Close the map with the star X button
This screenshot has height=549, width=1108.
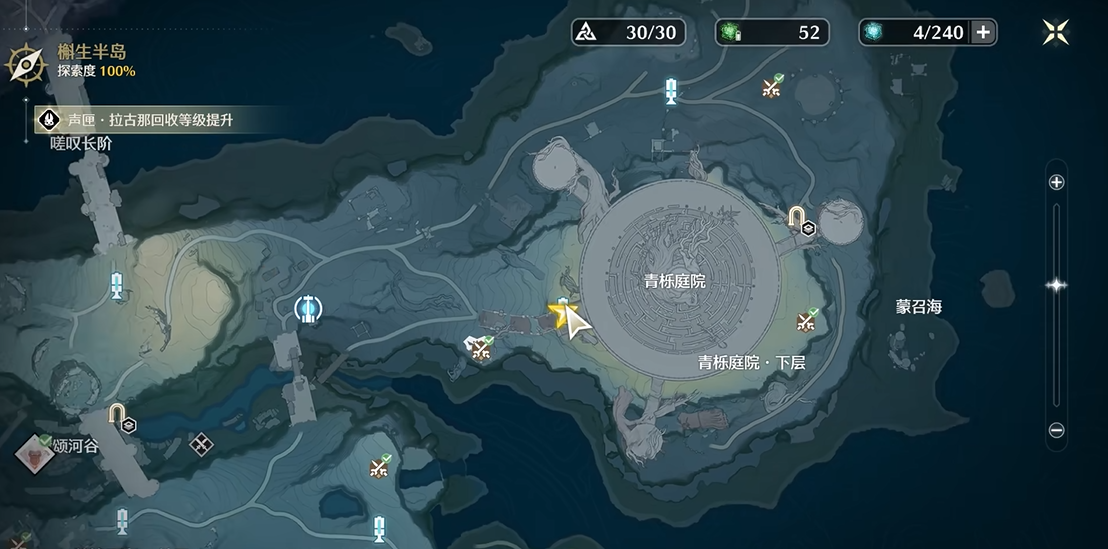point(1055,32)
